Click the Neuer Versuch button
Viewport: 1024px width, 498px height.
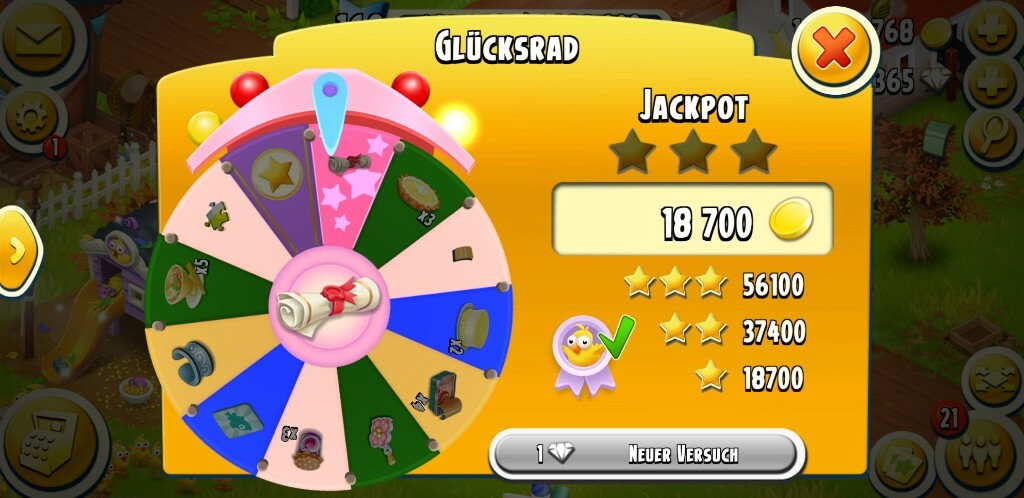point(646,454)
